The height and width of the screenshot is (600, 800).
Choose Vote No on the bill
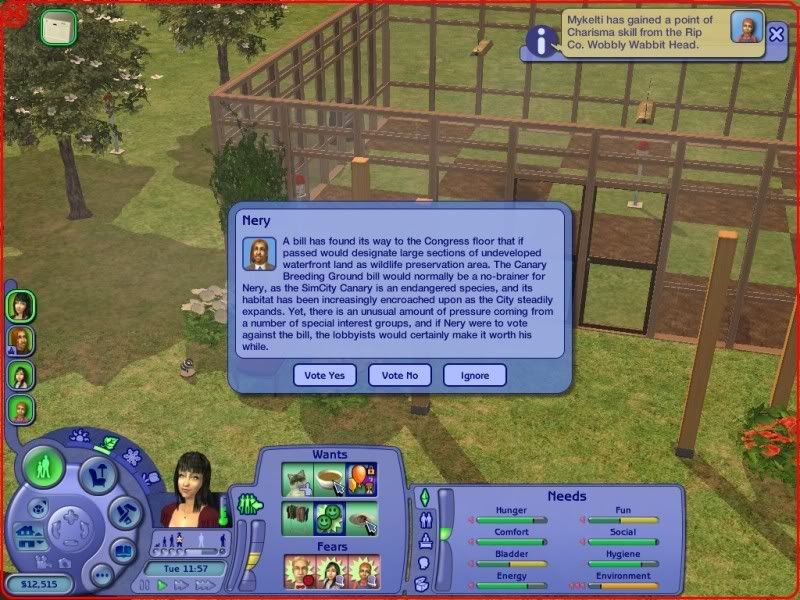(399, 375)
